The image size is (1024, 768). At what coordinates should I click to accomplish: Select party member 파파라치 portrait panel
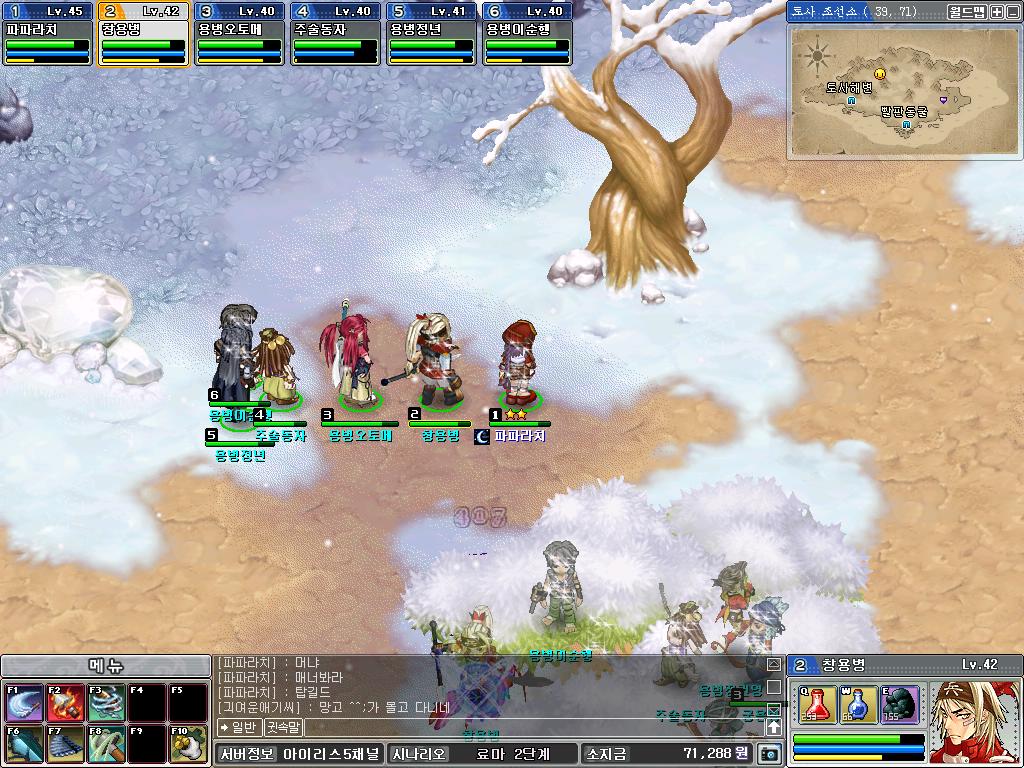47,34
